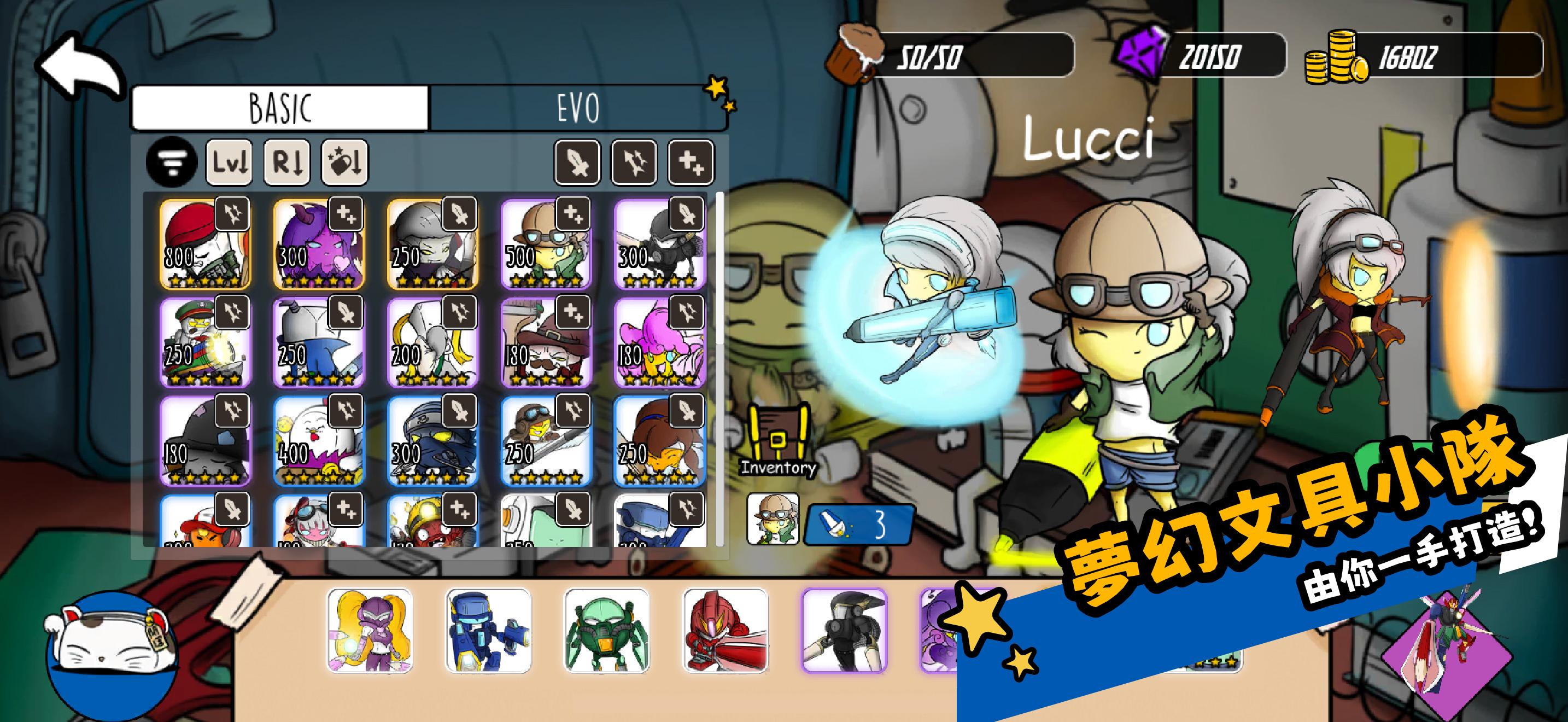Screen dimensions: 1568x722
Task: Open the round black filter button
Action: [x=172, y=162]
